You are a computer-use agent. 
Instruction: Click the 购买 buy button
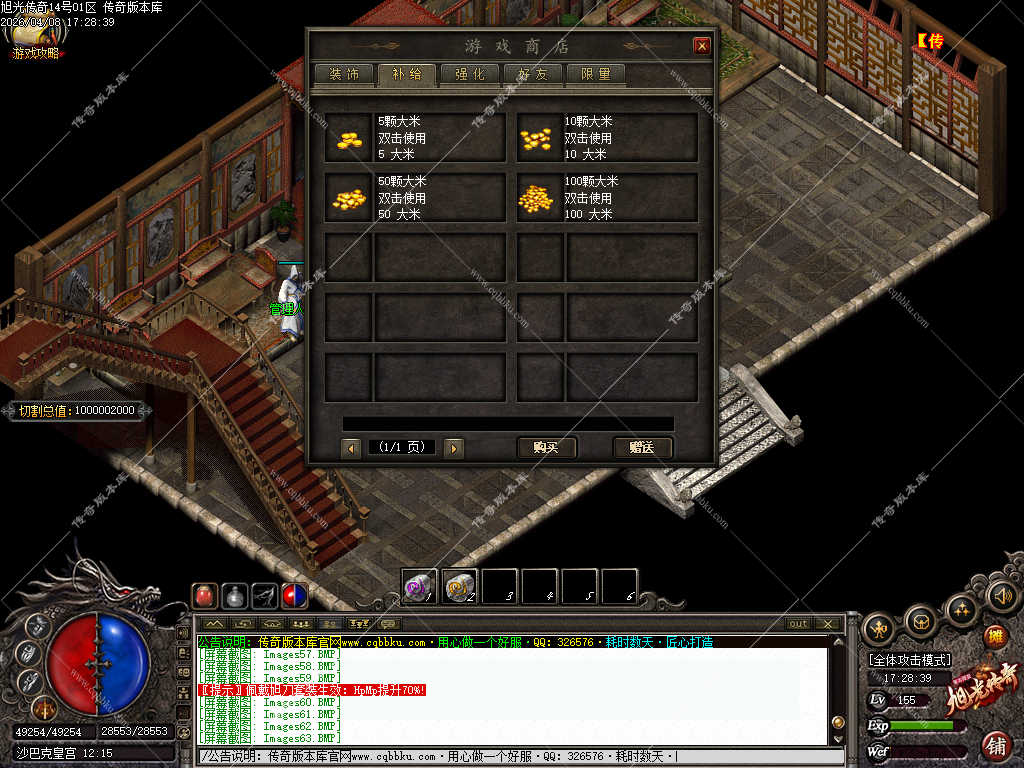pos(546,447)
